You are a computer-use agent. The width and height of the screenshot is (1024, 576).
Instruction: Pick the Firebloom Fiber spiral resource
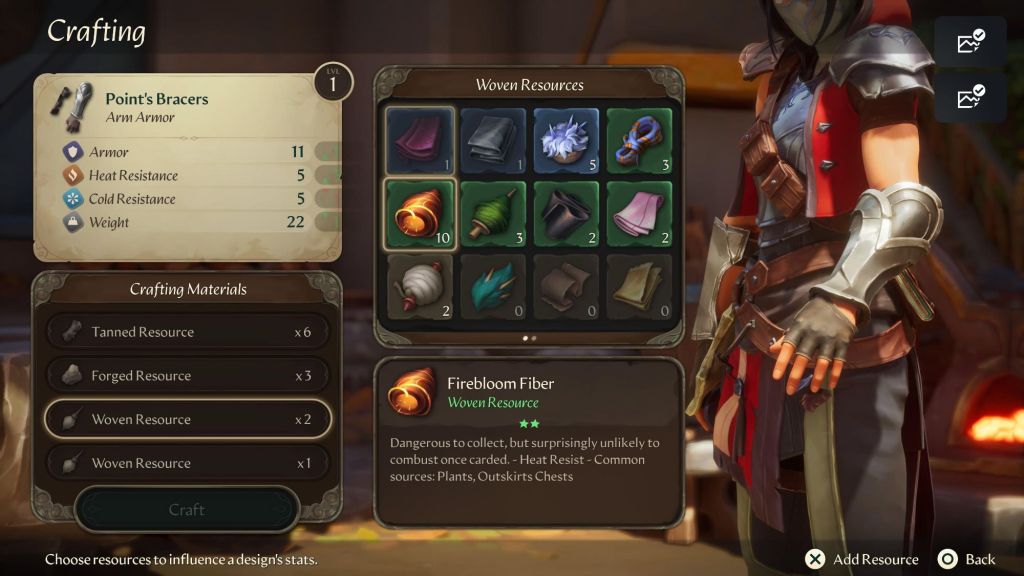(x=420, y=213)
